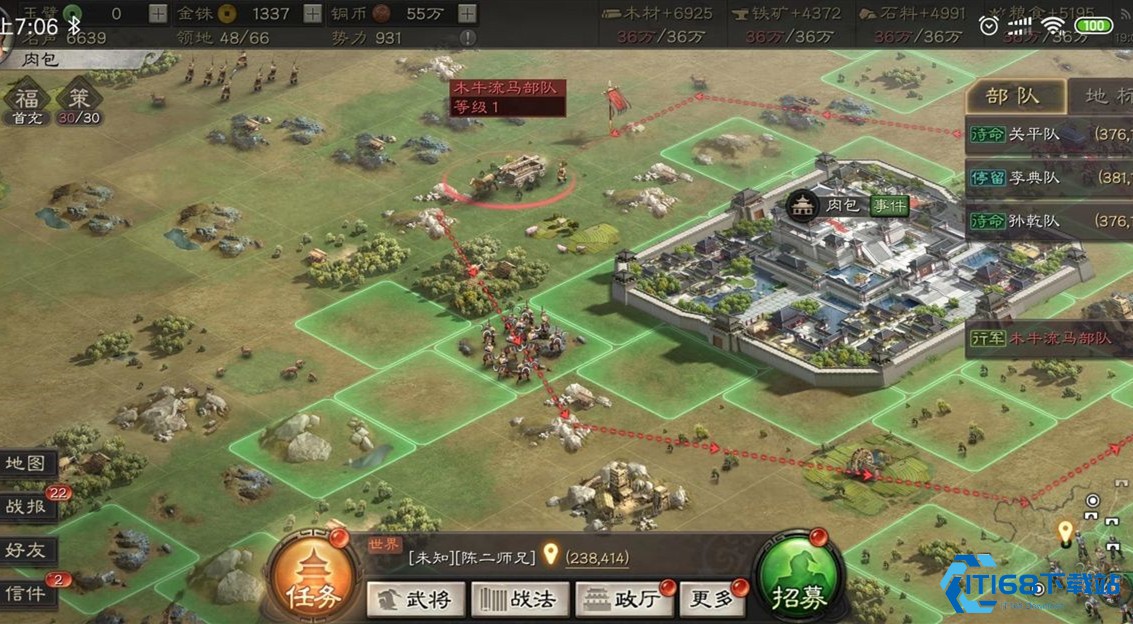Open the 任务 quest button
Image resolution: width=1133 pixels, height=624 pixels.
(312, 582)
